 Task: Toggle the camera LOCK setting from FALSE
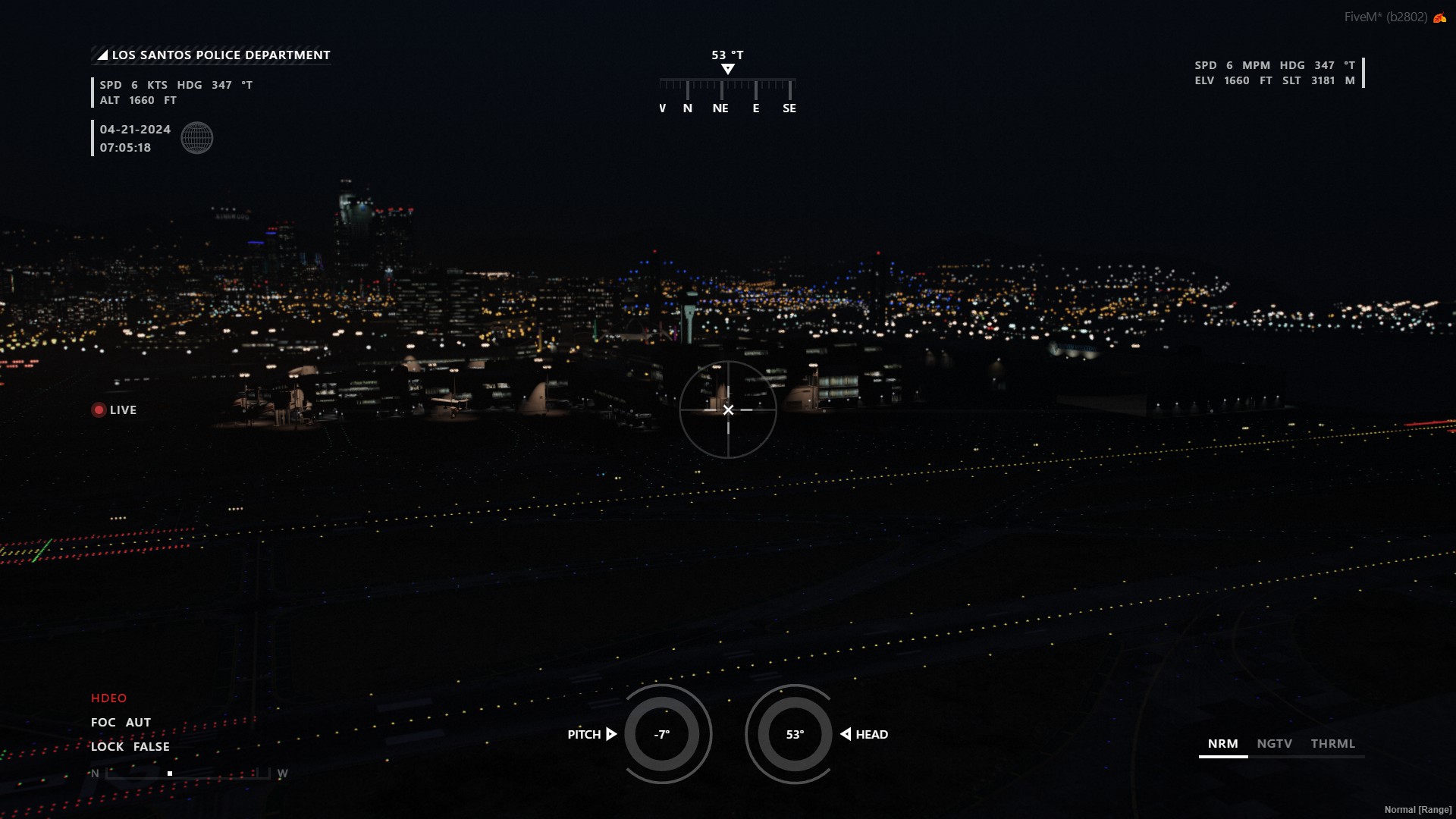coord(130,746)
